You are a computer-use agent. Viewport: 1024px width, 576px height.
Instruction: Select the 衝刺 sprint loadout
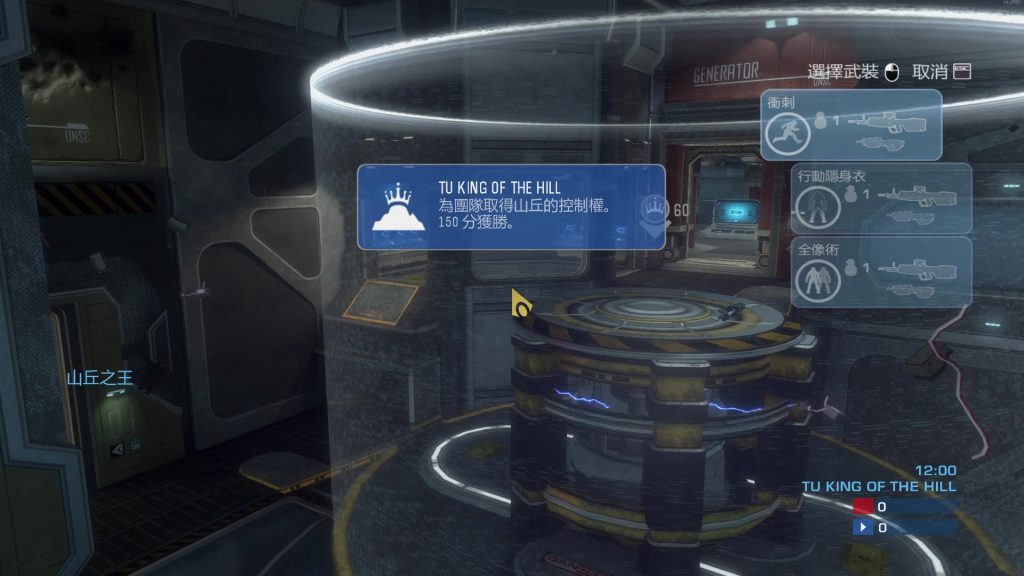pyautogui.click(x=851, y=125)
